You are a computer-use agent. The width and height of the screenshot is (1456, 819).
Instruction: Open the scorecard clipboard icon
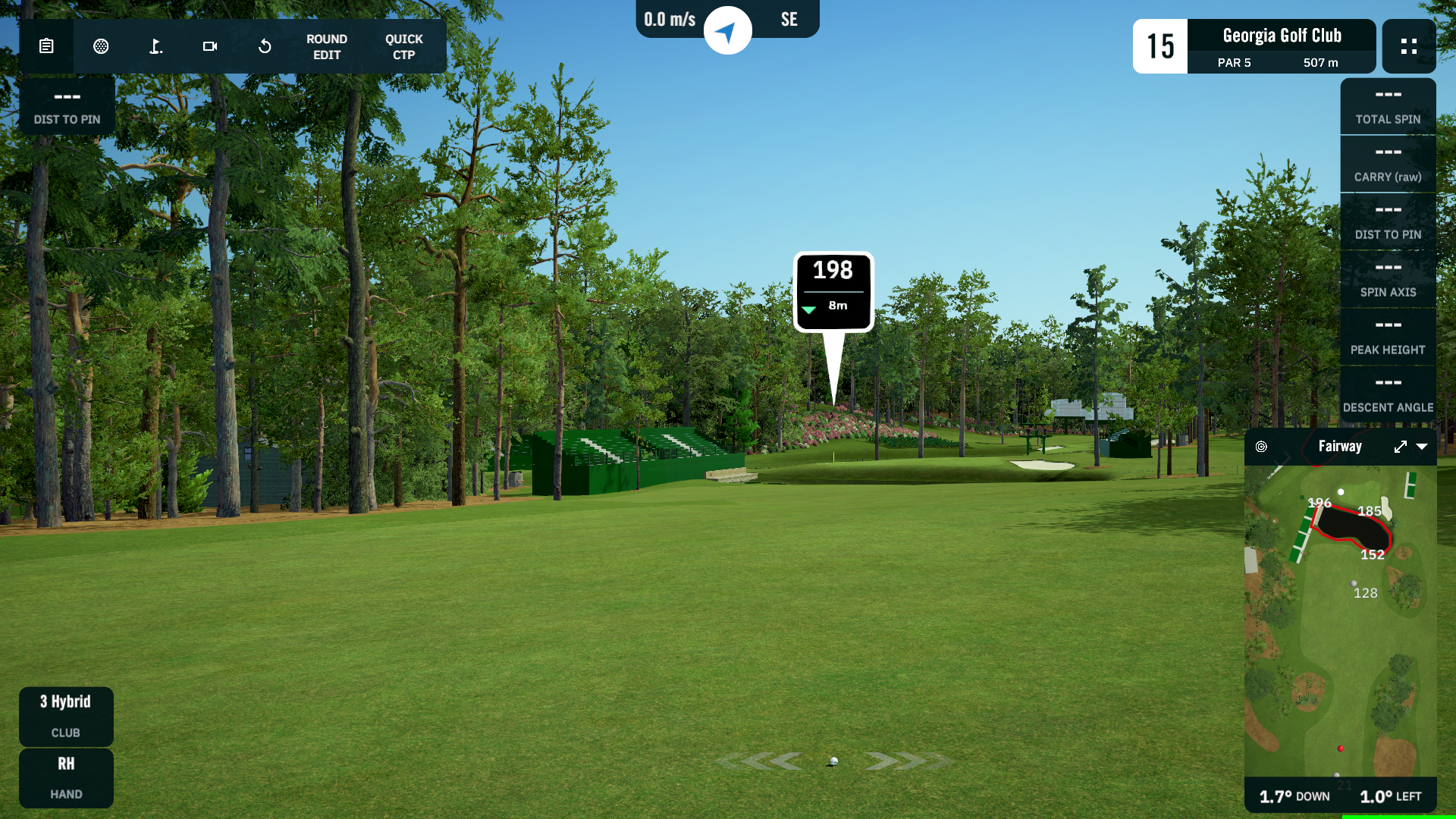tap(46, 46)
